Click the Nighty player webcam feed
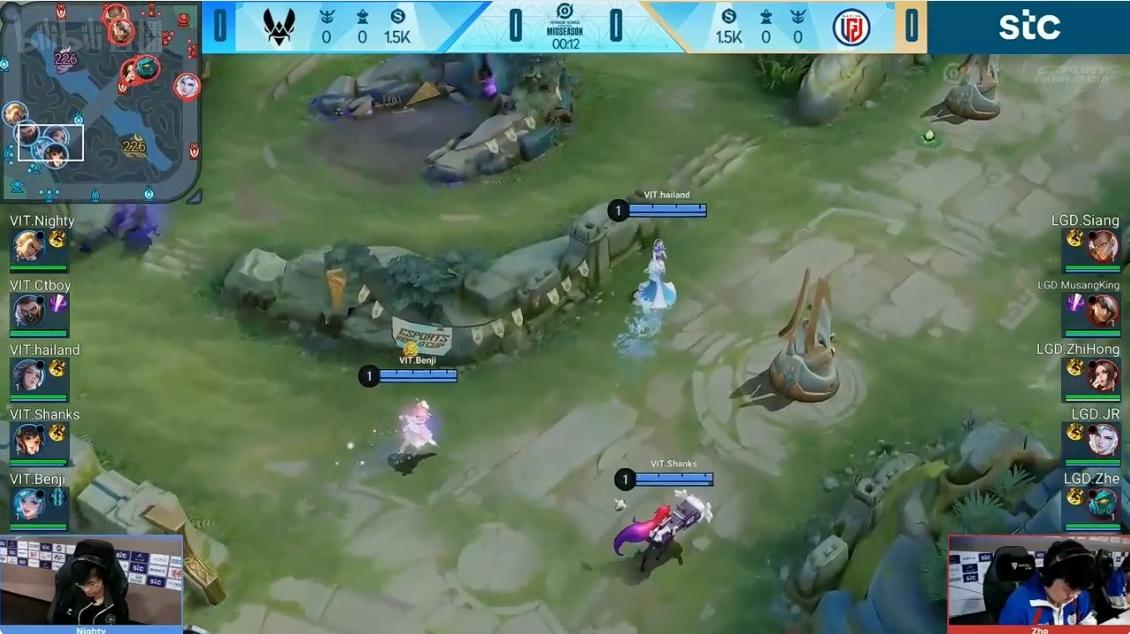The width and height of the screenshot is (1130, 634). tap(91, 581)
